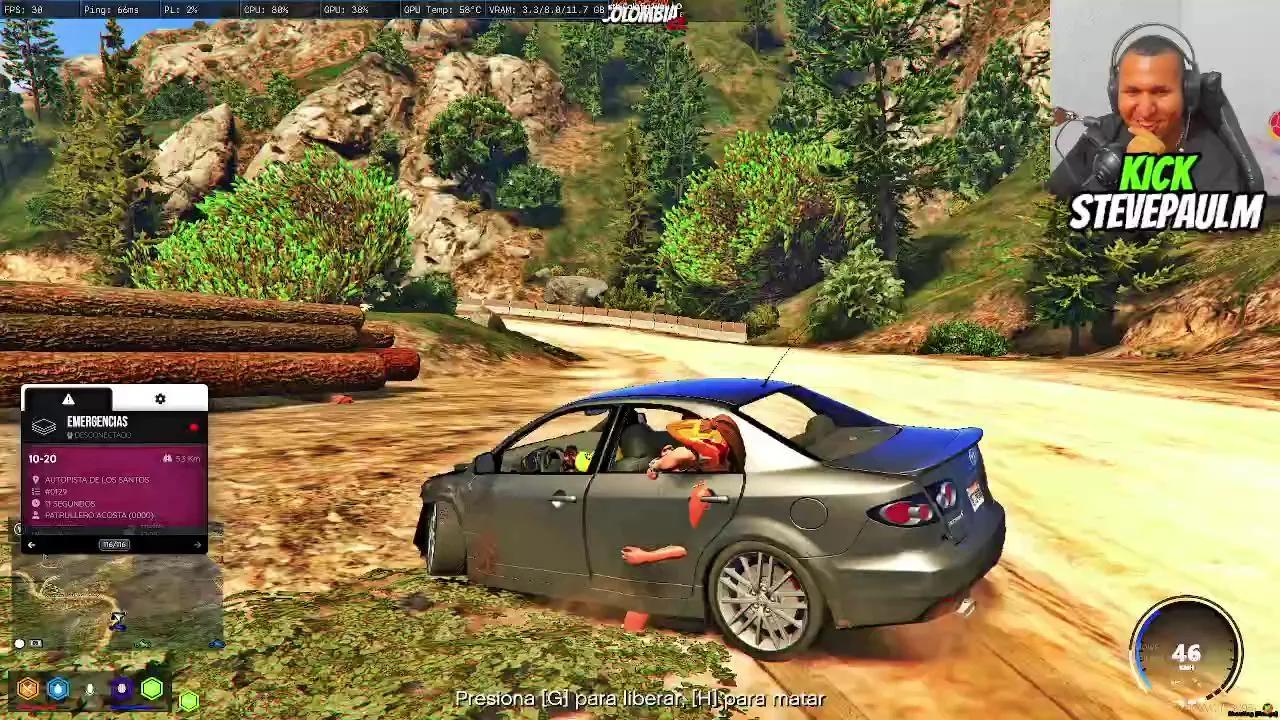Click DESCONECTADO to reconnect the dispatch radio
Viewport: 1280px width, 720px height.
[99, 435]
